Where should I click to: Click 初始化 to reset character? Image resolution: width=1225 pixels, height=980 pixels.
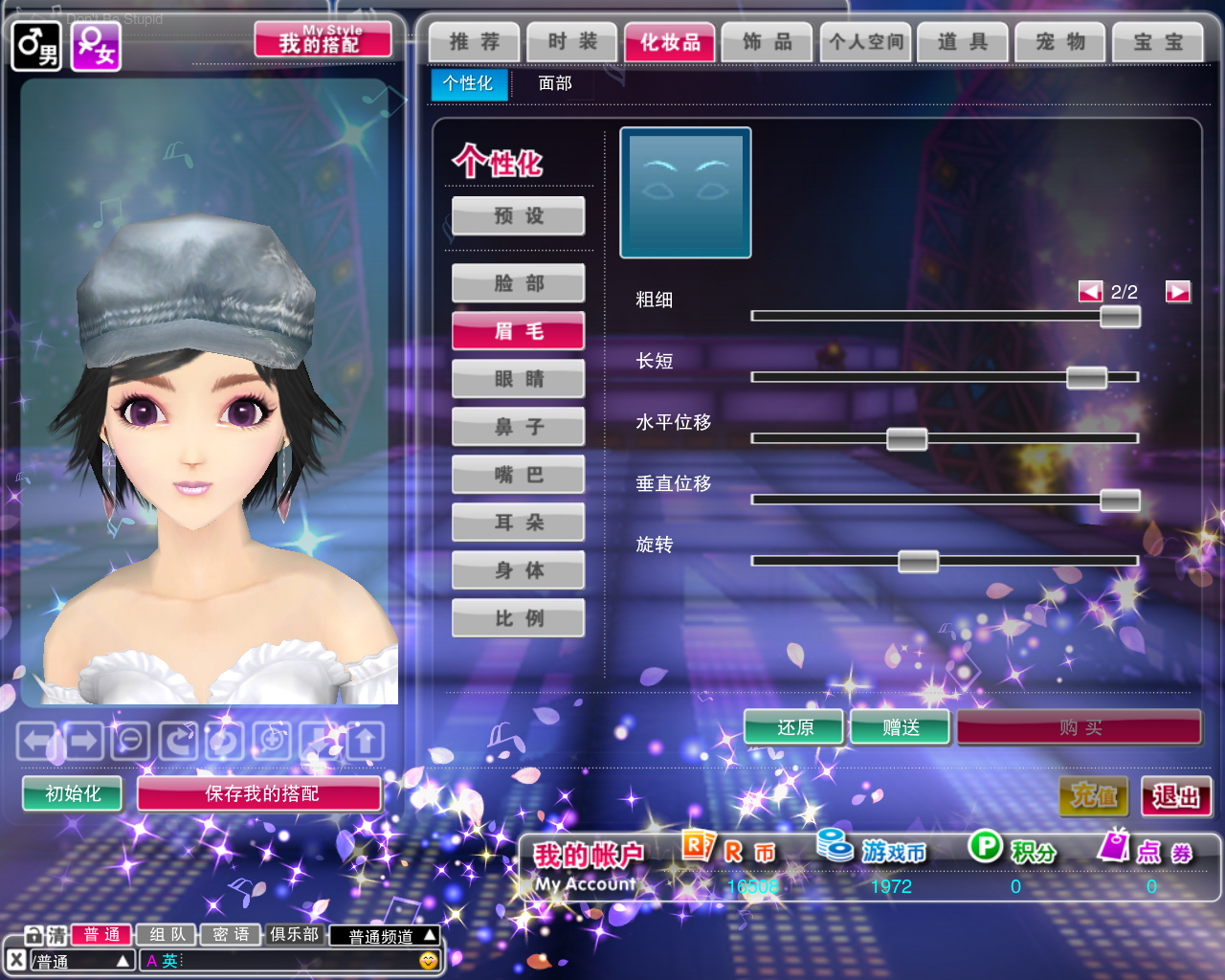point(73,793)
